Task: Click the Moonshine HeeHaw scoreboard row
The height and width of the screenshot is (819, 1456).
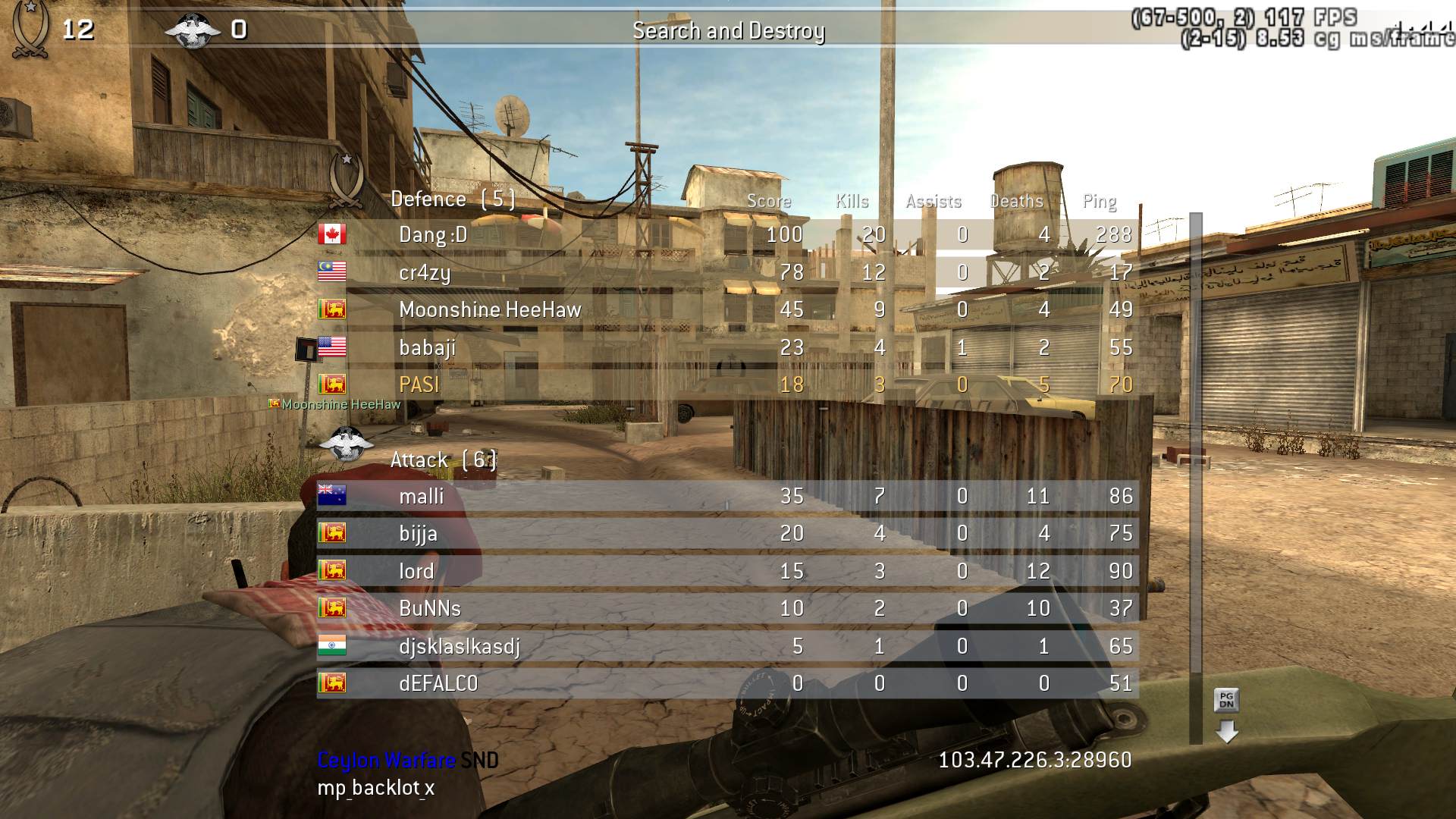Action: 728,309
